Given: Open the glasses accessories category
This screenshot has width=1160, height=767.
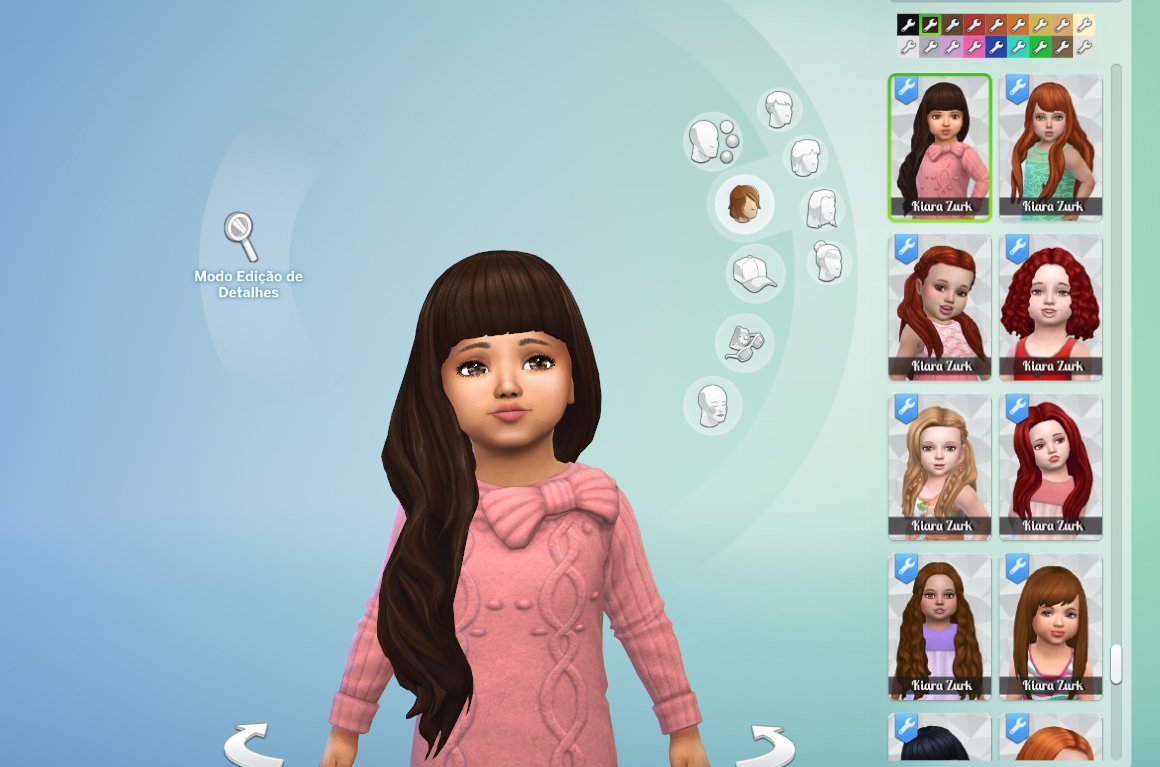Looking at the screenshot, I should pos(745,341).
